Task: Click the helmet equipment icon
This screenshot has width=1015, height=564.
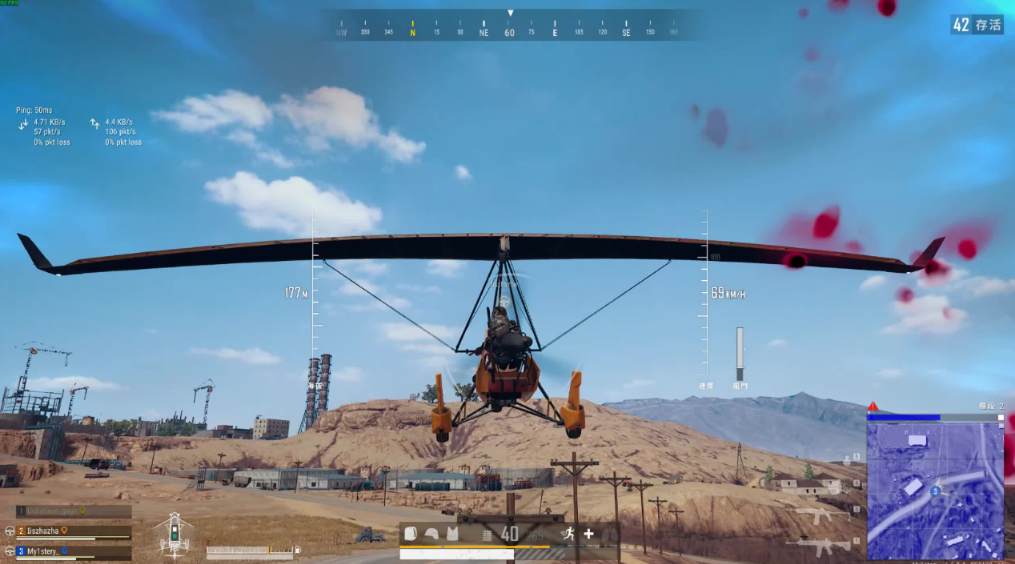Action: (431, 534)
